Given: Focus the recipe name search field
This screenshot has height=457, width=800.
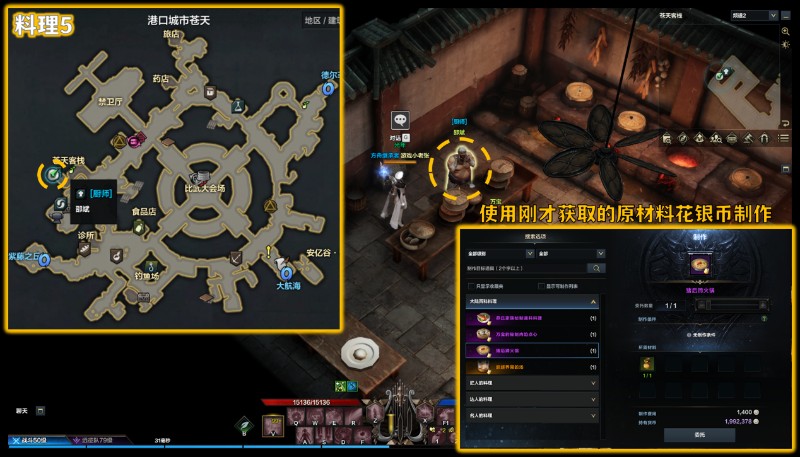Looking at the screenshot, I should pos(525,268).
